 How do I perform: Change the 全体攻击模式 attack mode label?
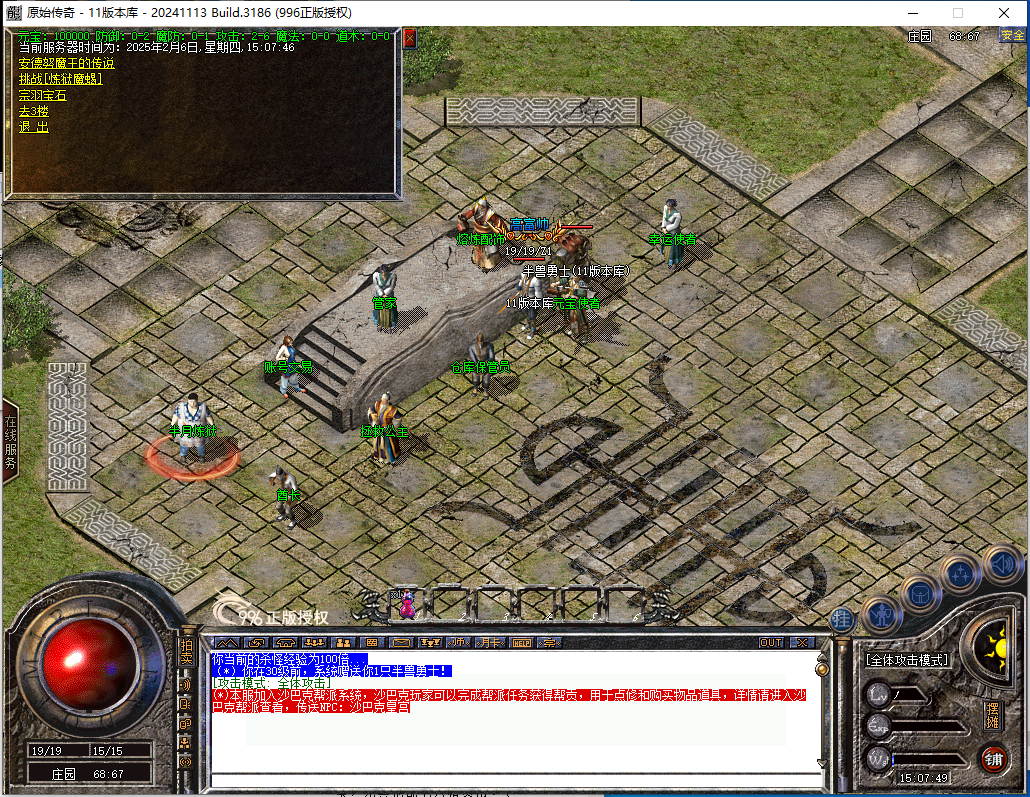(907, 660)
